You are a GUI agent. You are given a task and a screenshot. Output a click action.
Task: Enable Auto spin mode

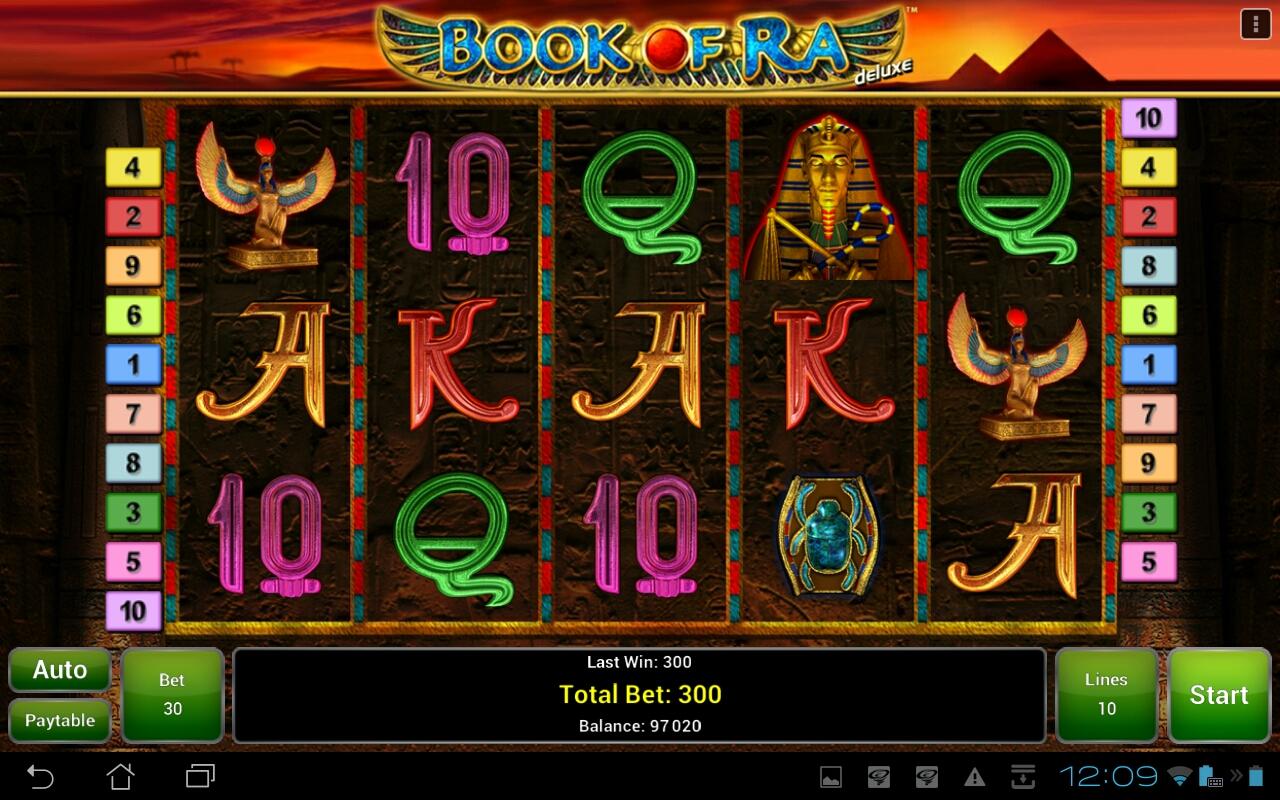tap(60, 670)
